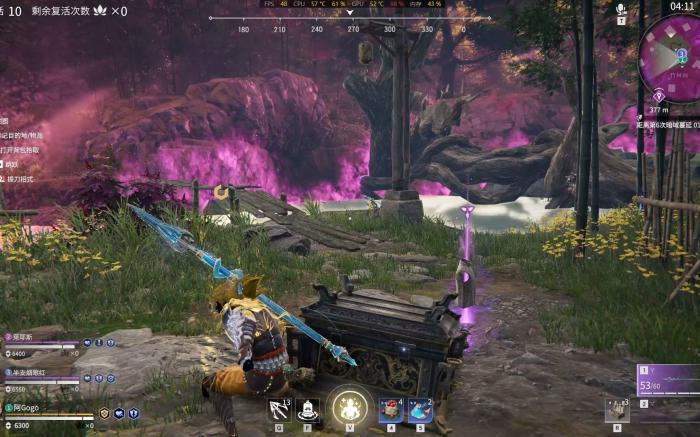Click the weapon slot showing 53 durability
Viewport: 700px width, 437px height.
click(668, 378)
